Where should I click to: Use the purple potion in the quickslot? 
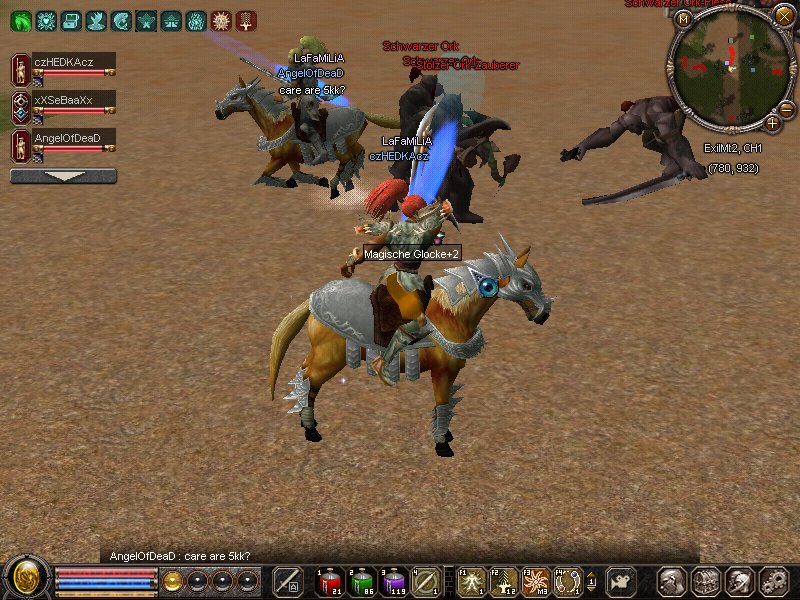pyautogui.click(x=393, y=580)
